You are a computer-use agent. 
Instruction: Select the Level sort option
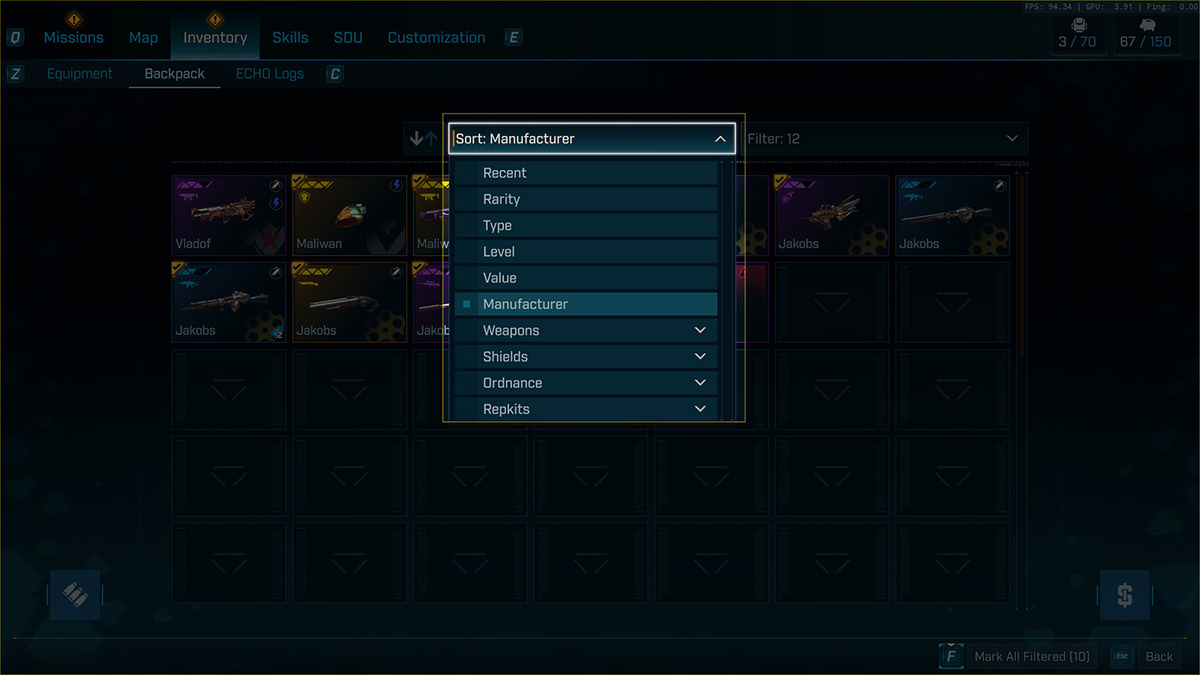pos(586,252)
